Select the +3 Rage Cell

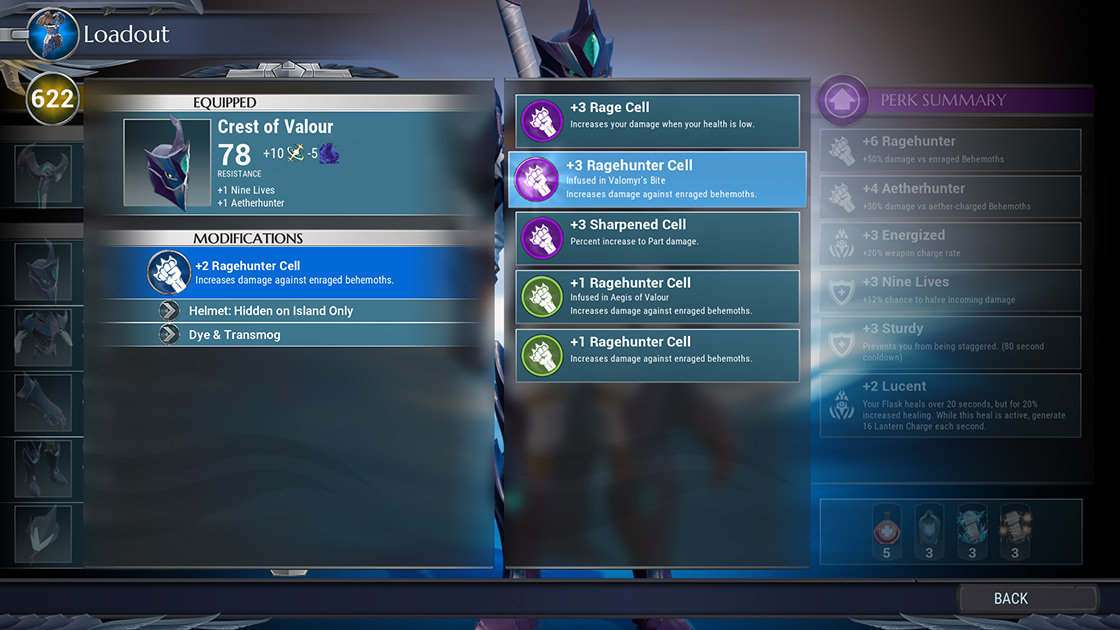657,121
